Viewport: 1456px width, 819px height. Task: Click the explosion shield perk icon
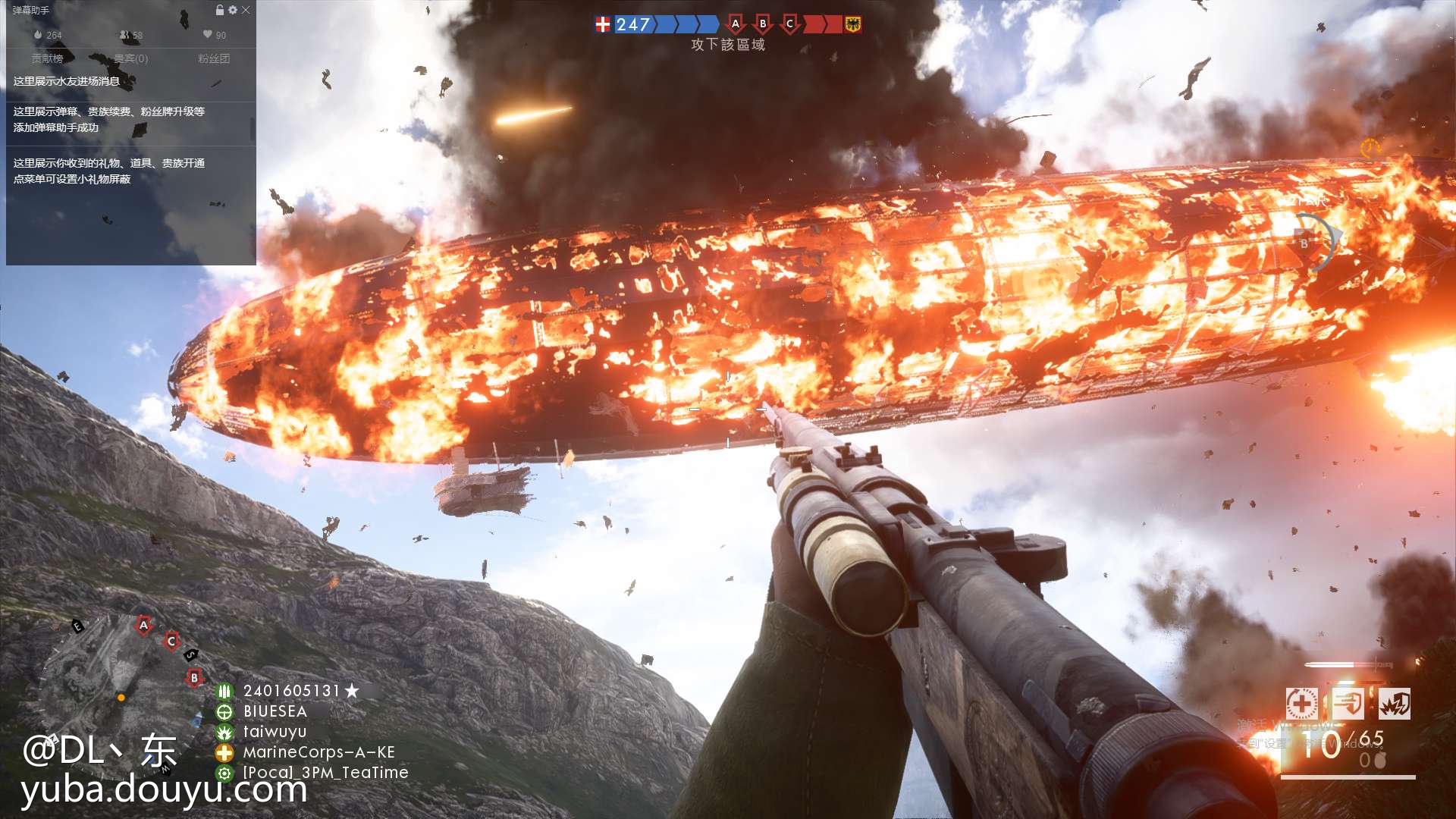[1395, 704]
